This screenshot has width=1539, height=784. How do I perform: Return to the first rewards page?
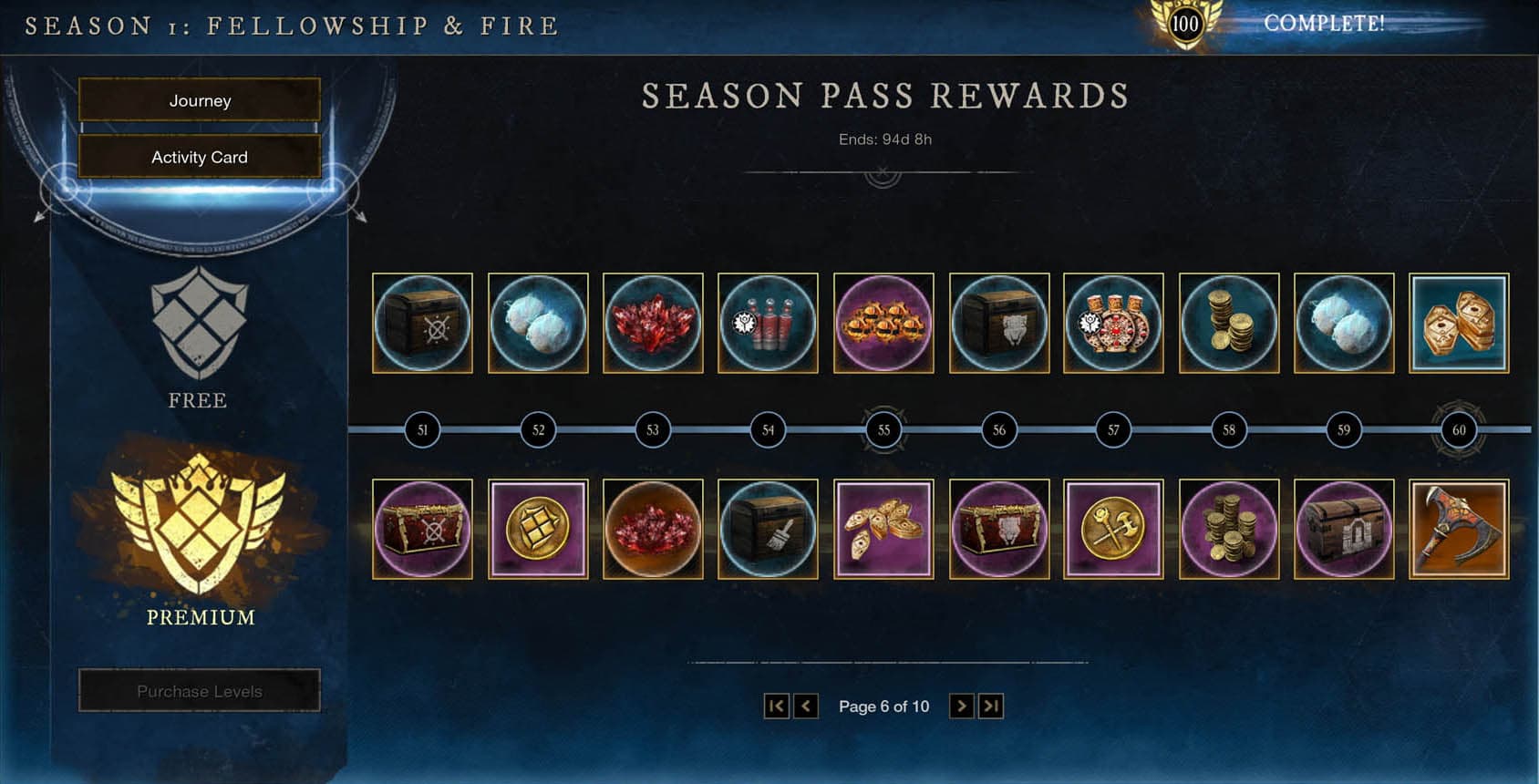pos(776,705)
